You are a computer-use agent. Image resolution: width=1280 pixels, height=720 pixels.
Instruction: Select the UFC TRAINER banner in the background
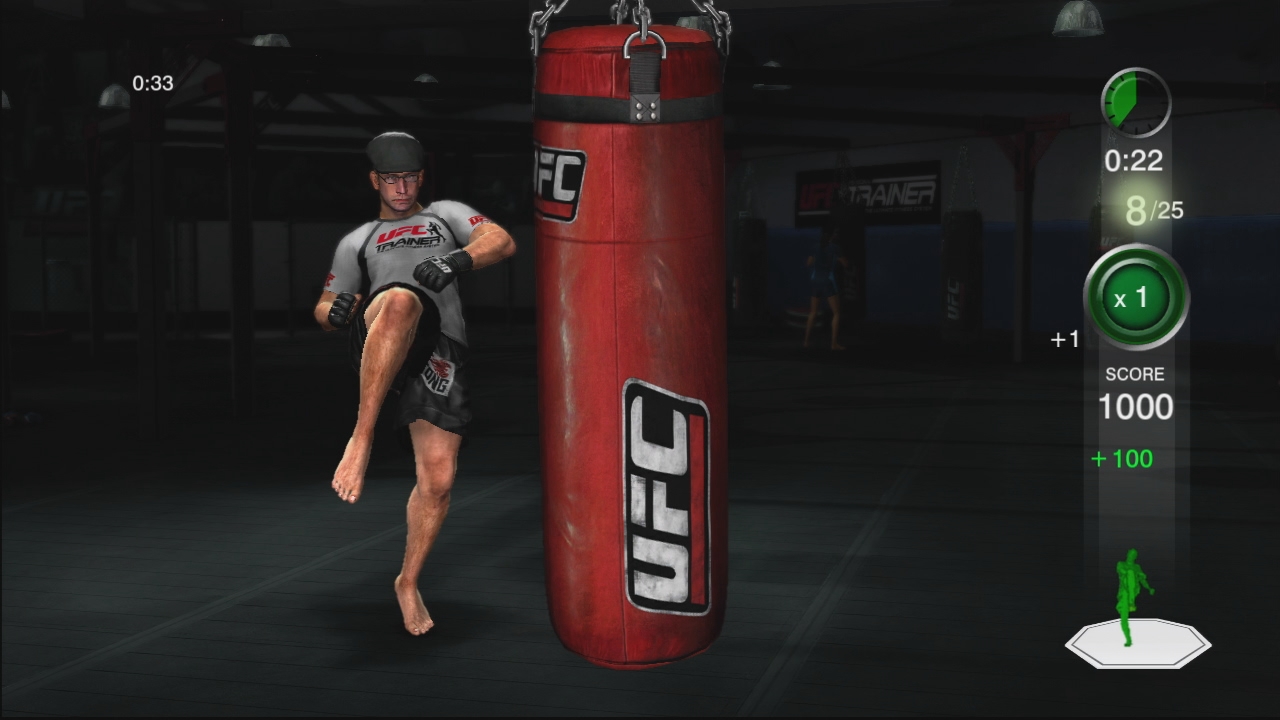[869, 193]
